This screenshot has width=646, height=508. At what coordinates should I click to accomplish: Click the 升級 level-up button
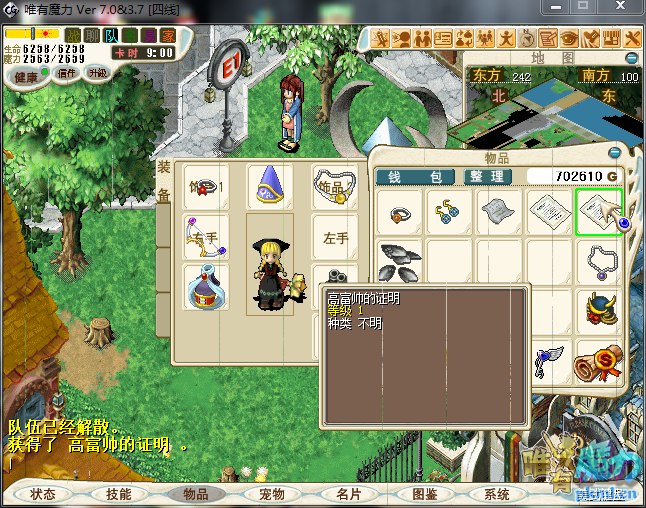[x=98, y=73]
